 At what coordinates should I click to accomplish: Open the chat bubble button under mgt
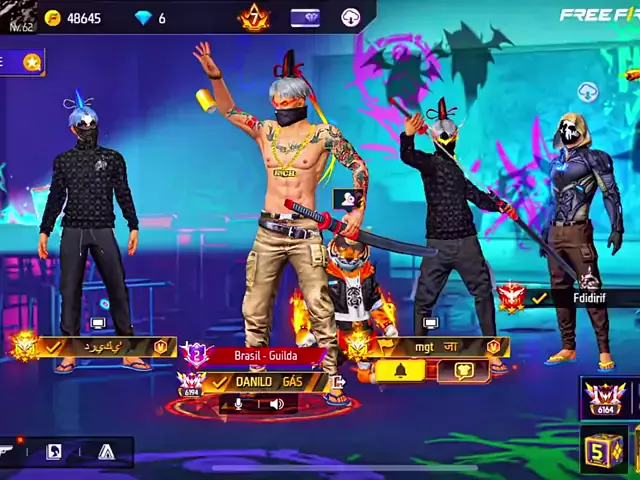click(463, 371)
